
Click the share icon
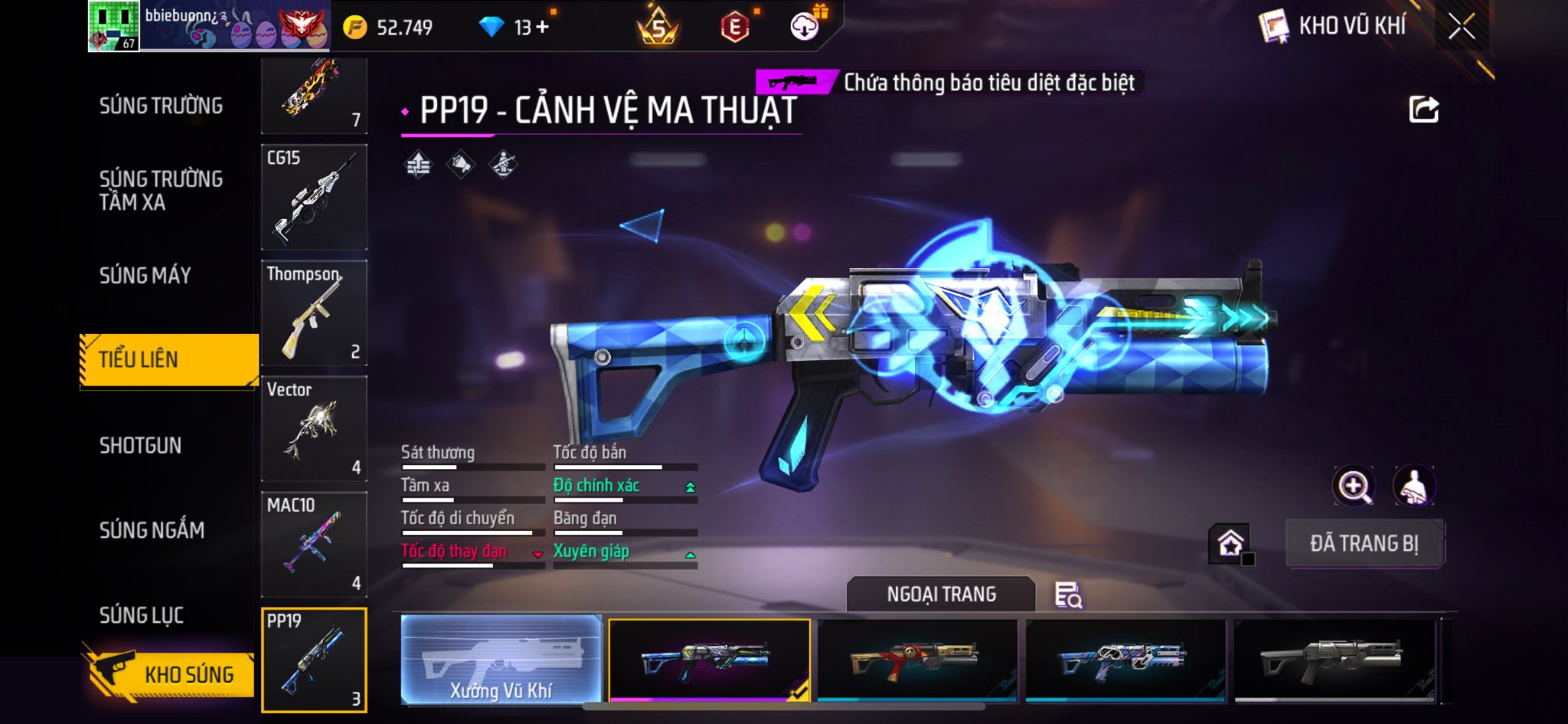pos(1423,110)
